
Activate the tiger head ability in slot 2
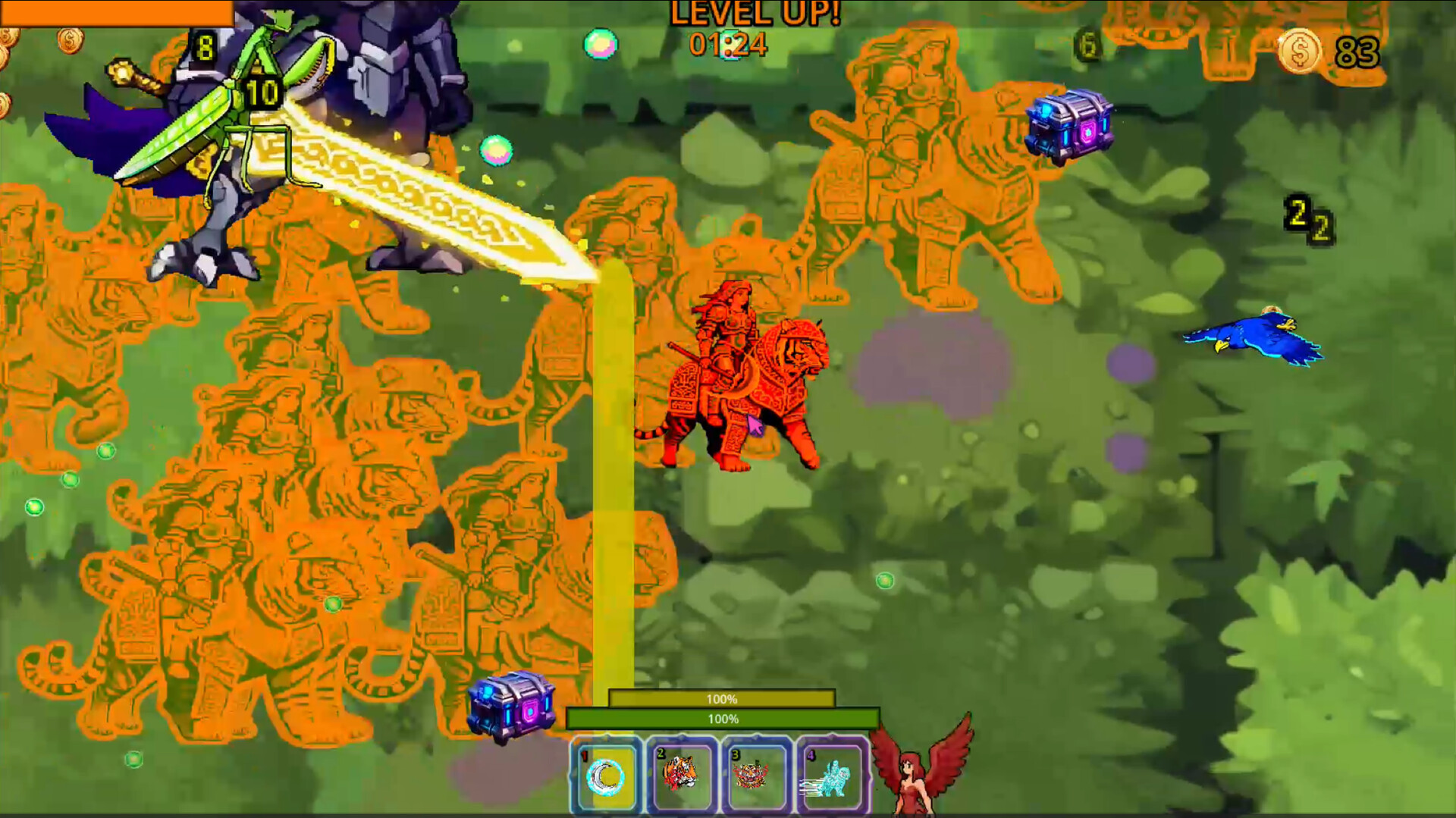pos(682,778)
